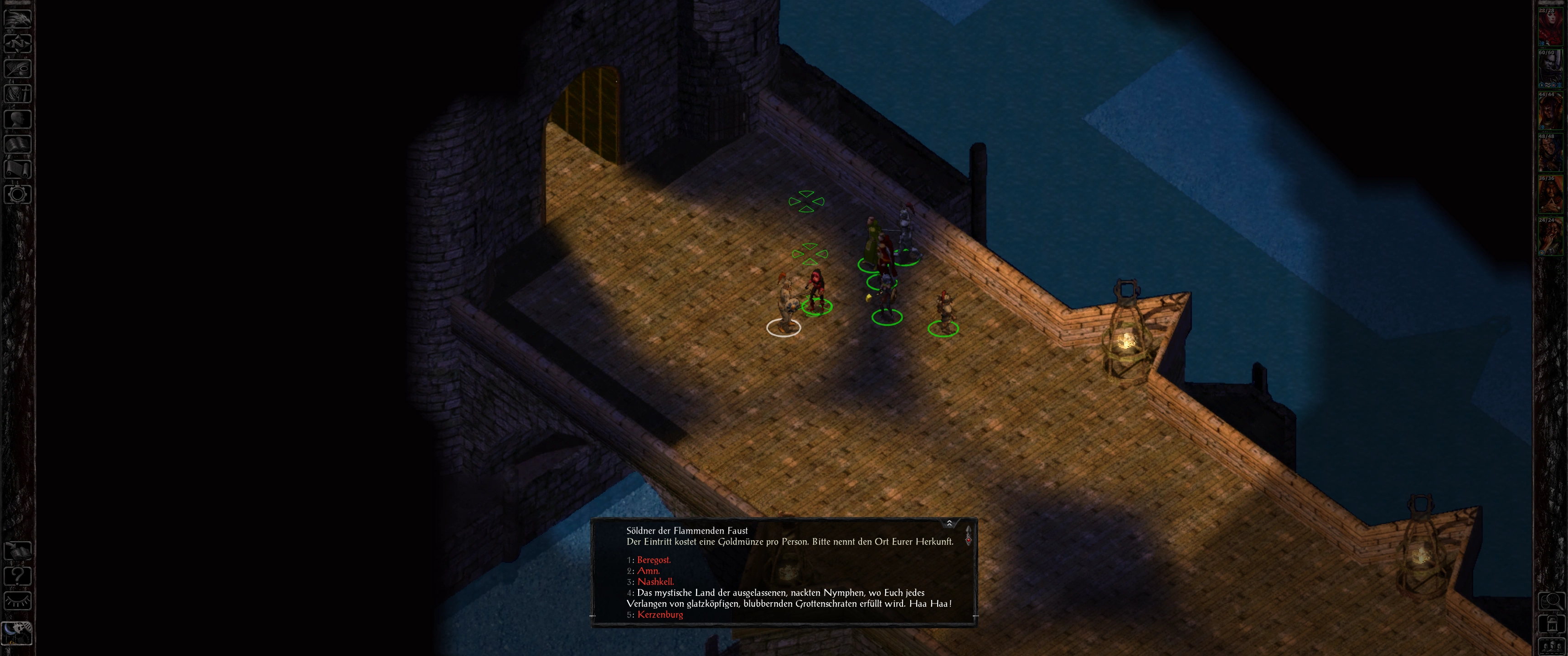
Task: Open help with the question mark icon
Action: 18,576
